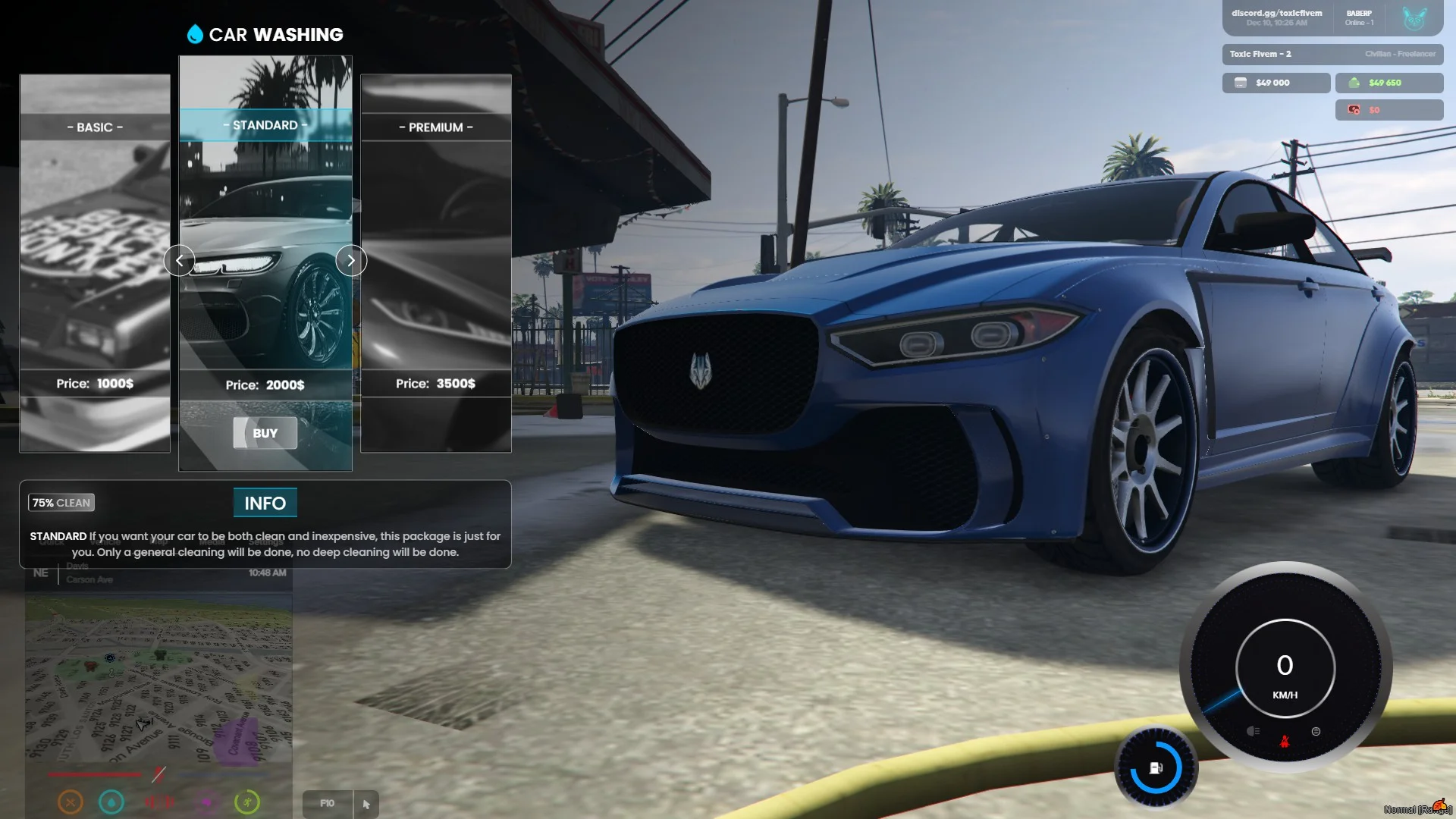Pick the Premium car wash package
The width and height of the screenshot is (1456, 819).
[x=436, y=262]
